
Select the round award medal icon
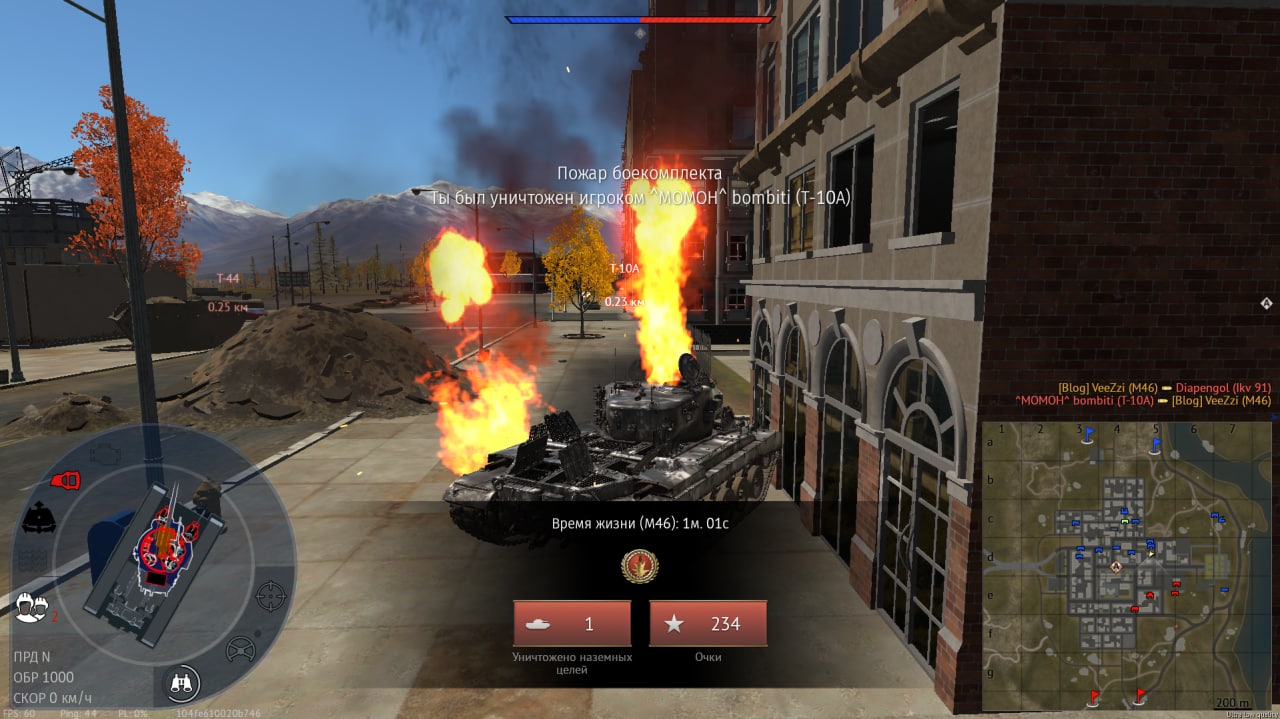pos(639,566)
